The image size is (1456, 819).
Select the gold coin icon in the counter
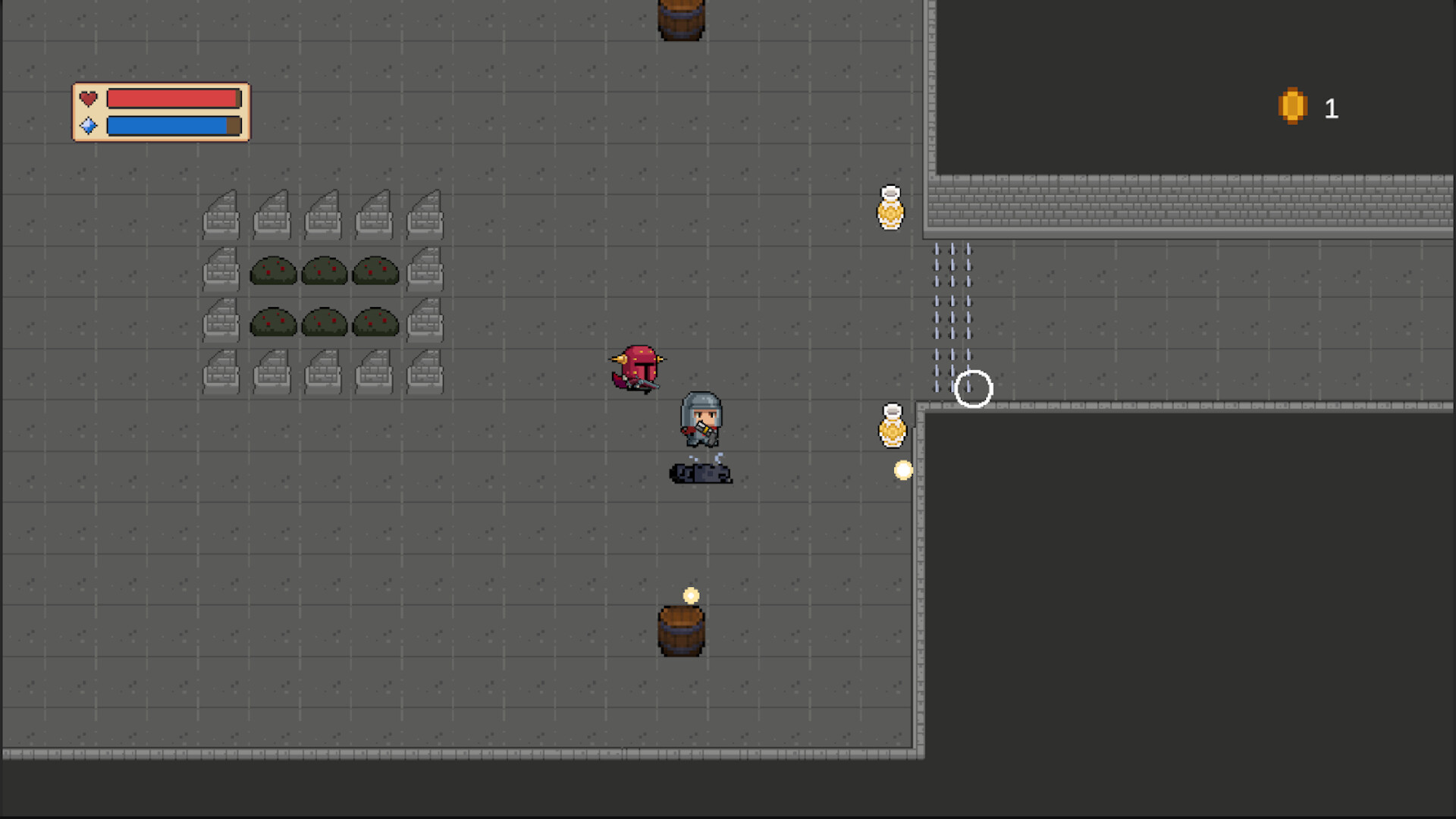1292,107
